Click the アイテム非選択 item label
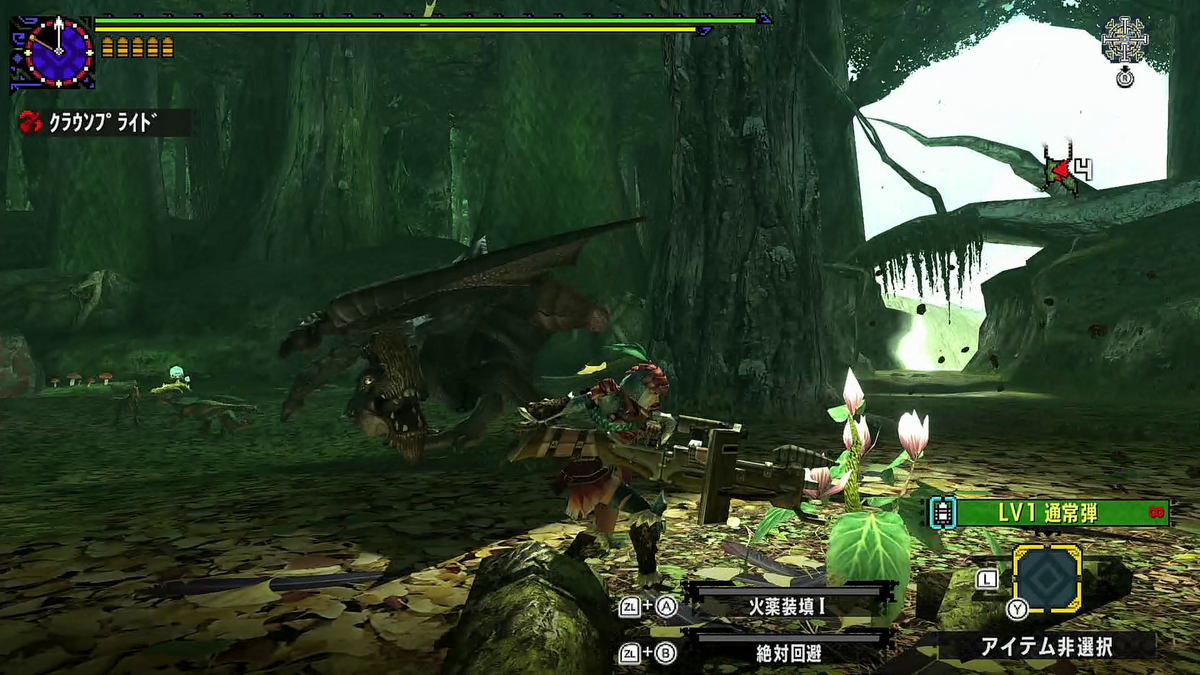Viewport: 1200px width, 675px height. [x=1046, y=647]
